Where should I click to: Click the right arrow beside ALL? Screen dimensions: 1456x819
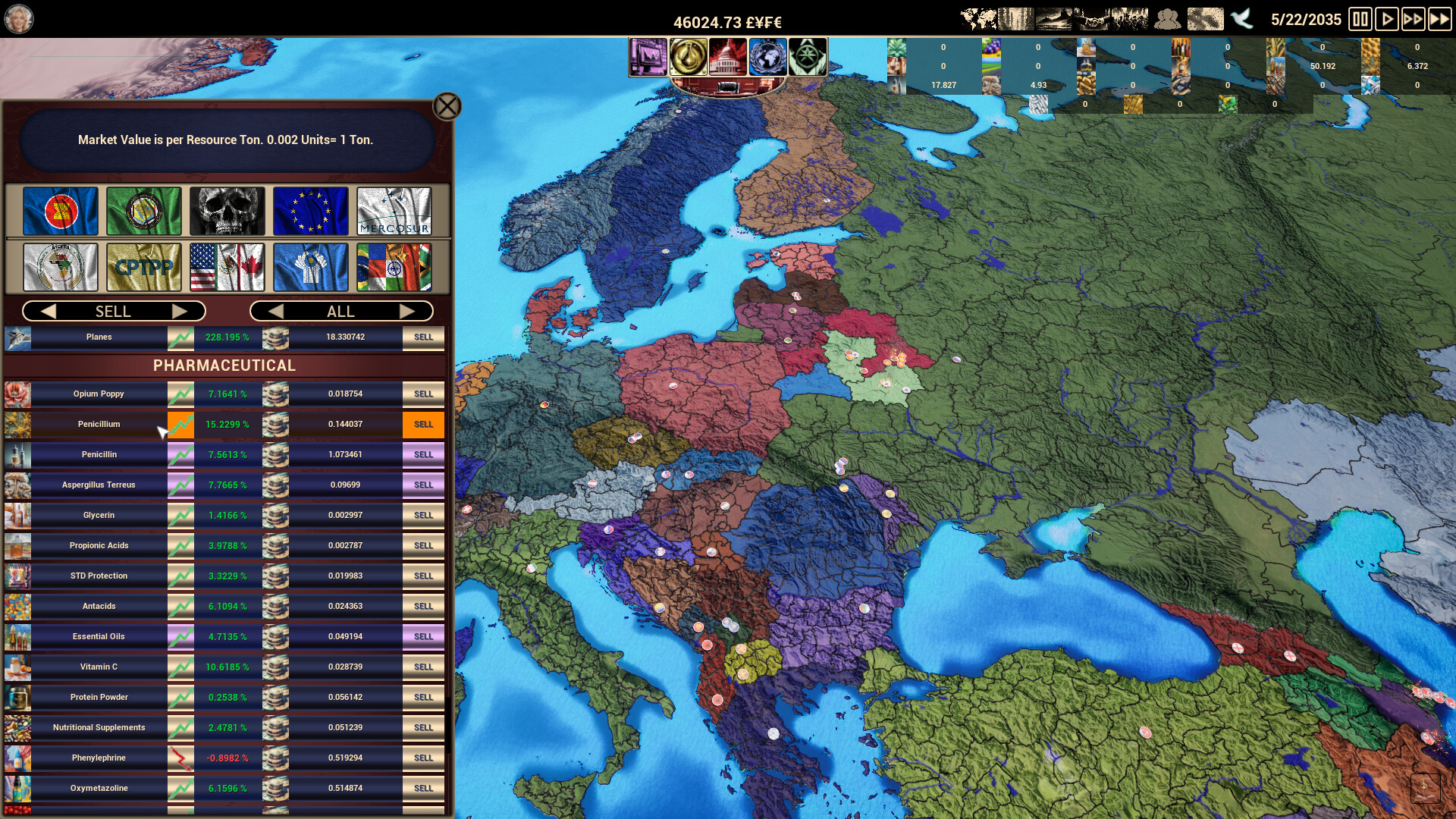(408, 311)
